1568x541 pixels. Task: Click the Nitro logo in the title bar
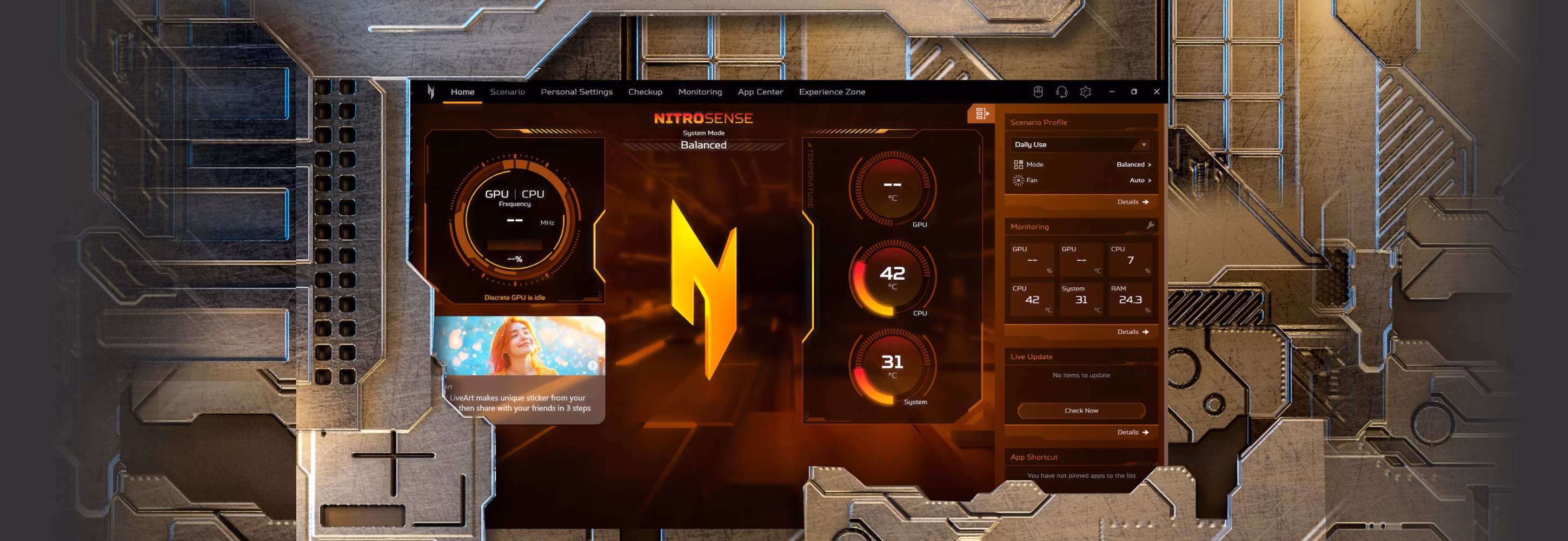pyautogui.click(x=430, y=91)
